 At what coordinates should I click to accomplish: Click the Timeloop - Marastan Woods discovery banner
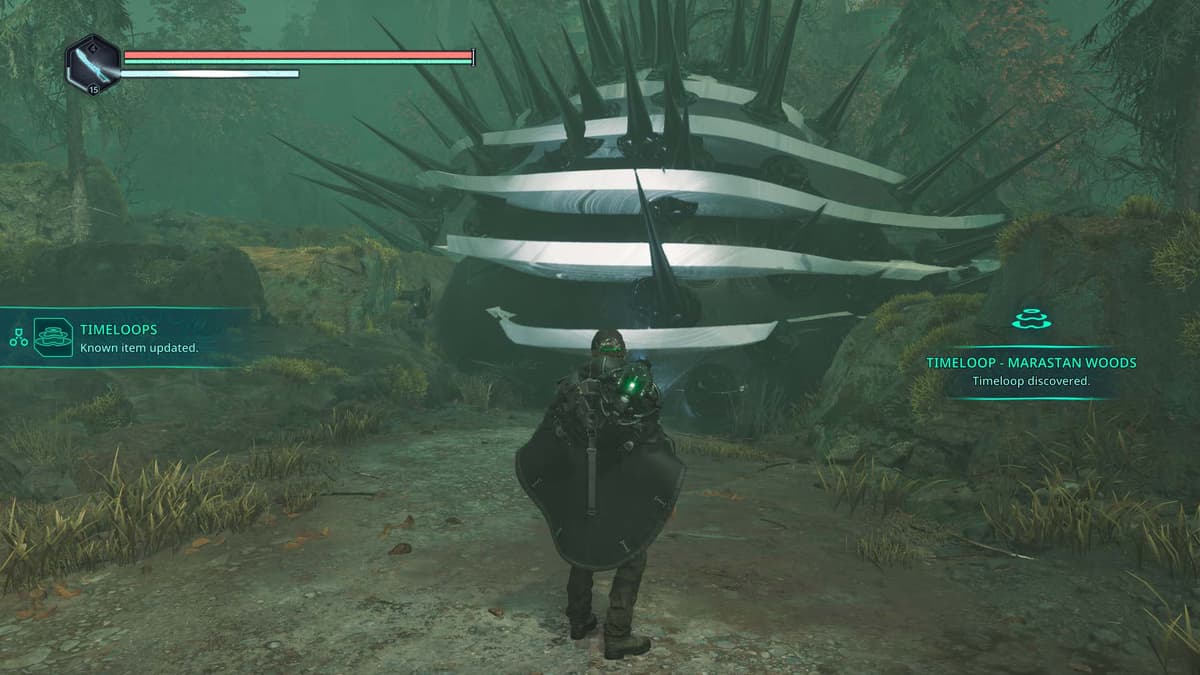coord(1030,370)
